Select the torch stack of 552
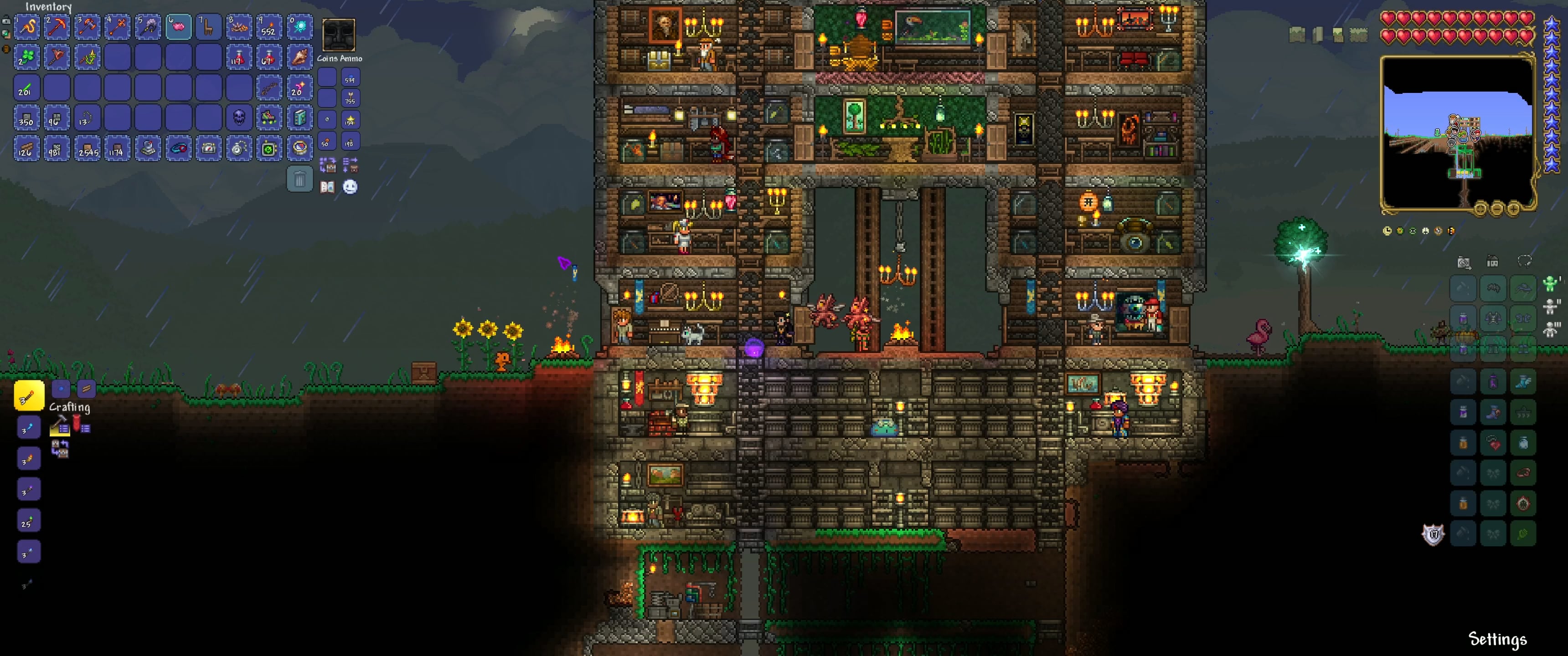The width and height of the screenshot is (1568, 656). 268,27
